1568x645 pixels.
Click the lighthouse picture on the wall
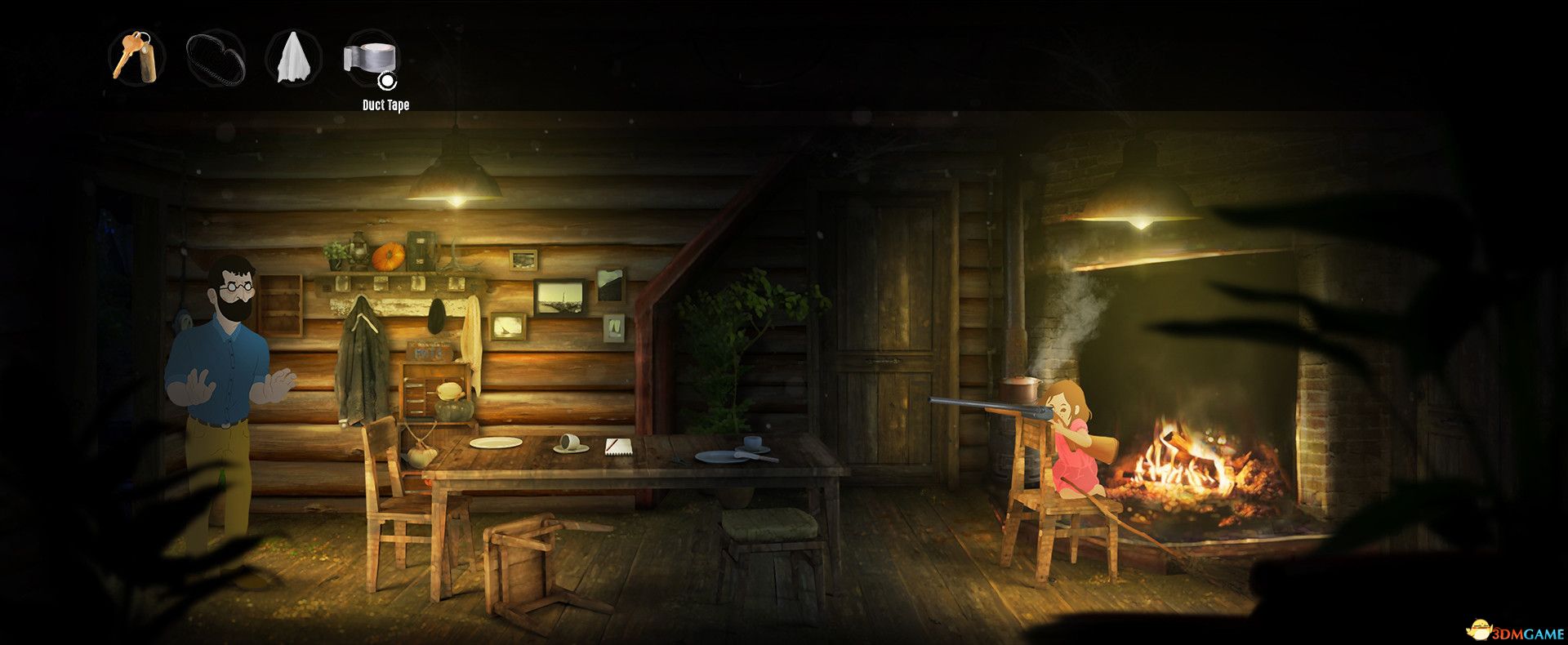(x=559, y=298)
